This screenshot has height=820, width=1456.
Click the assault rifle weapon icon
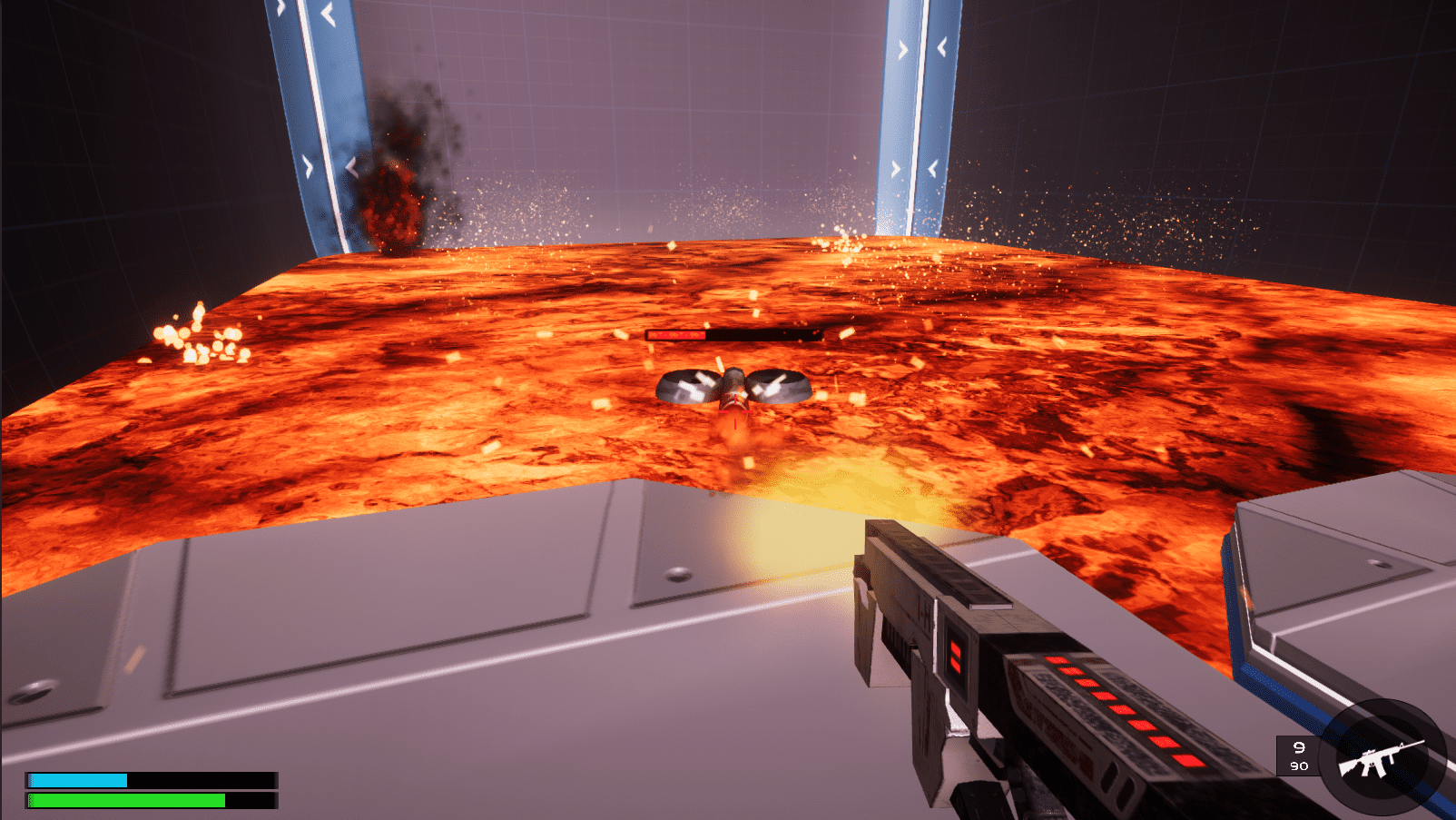(1381, 757)
